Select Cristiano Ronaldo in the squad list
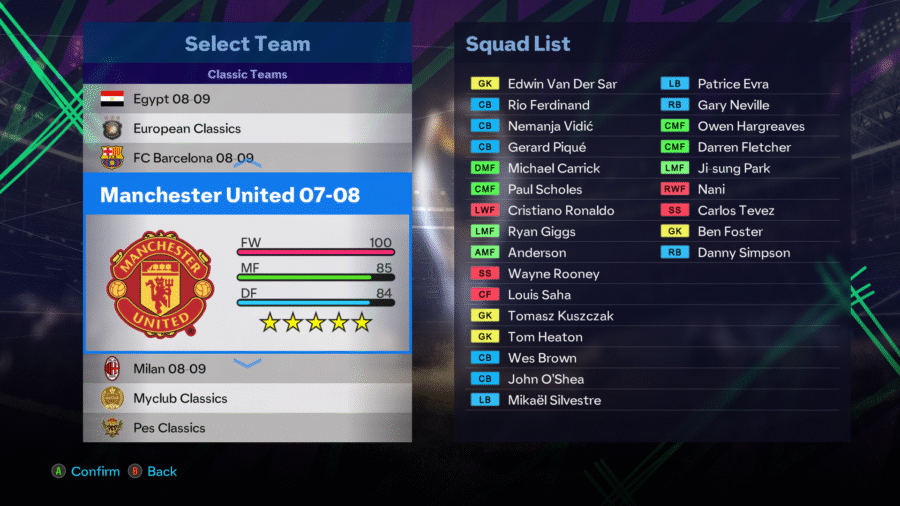The width and height of the screenshot is (900, 506). pyautogui.click(x=560, y=210)
